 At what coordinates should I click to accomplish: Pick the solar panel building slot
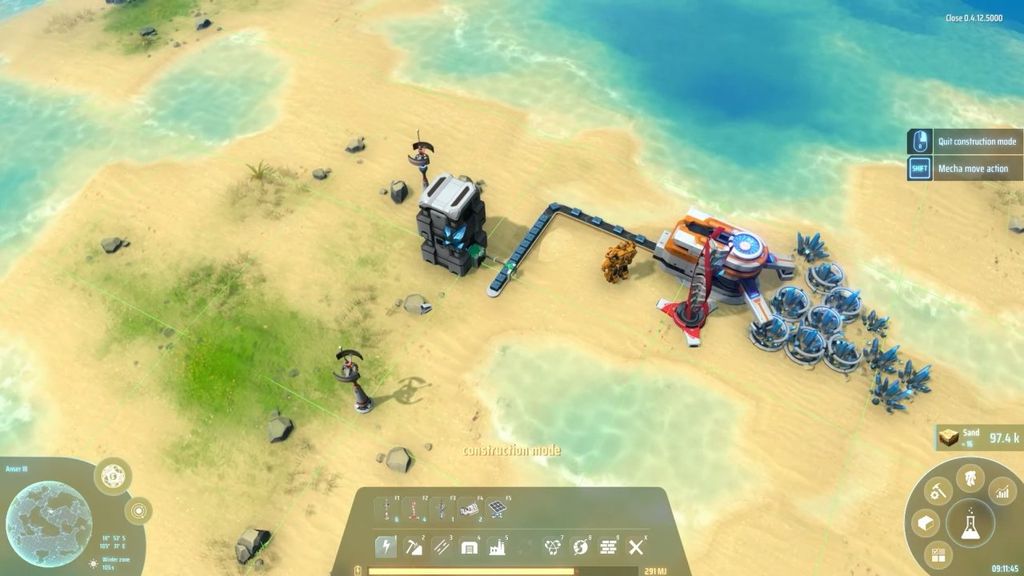(497, 509)
